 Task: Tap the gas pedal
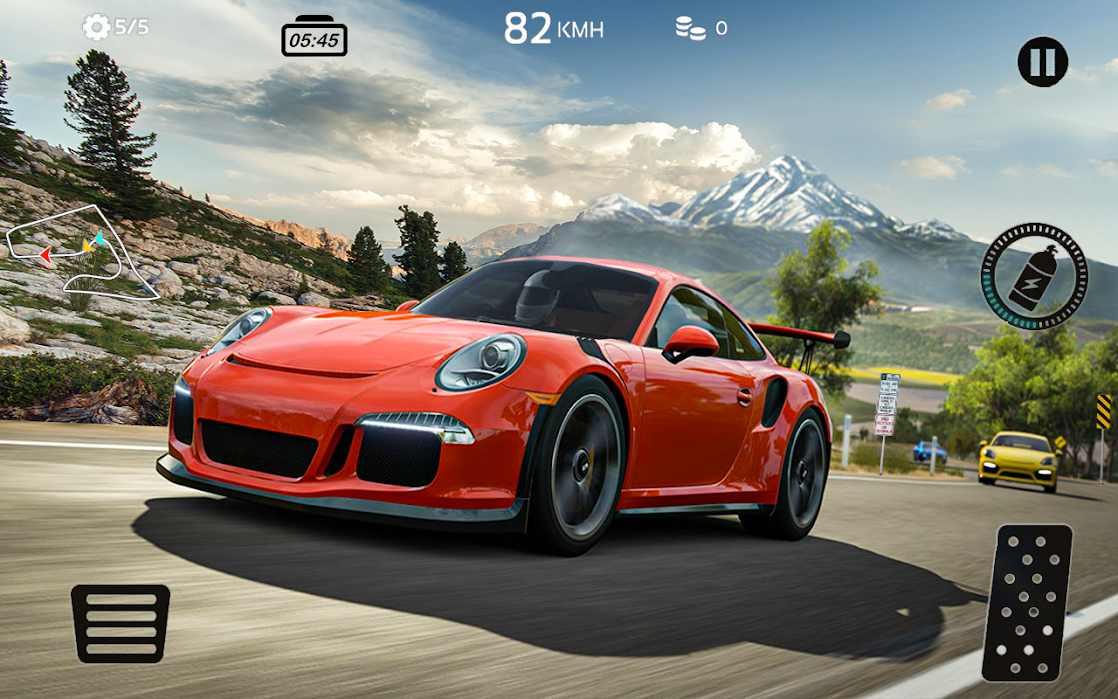pos(1026,602)
